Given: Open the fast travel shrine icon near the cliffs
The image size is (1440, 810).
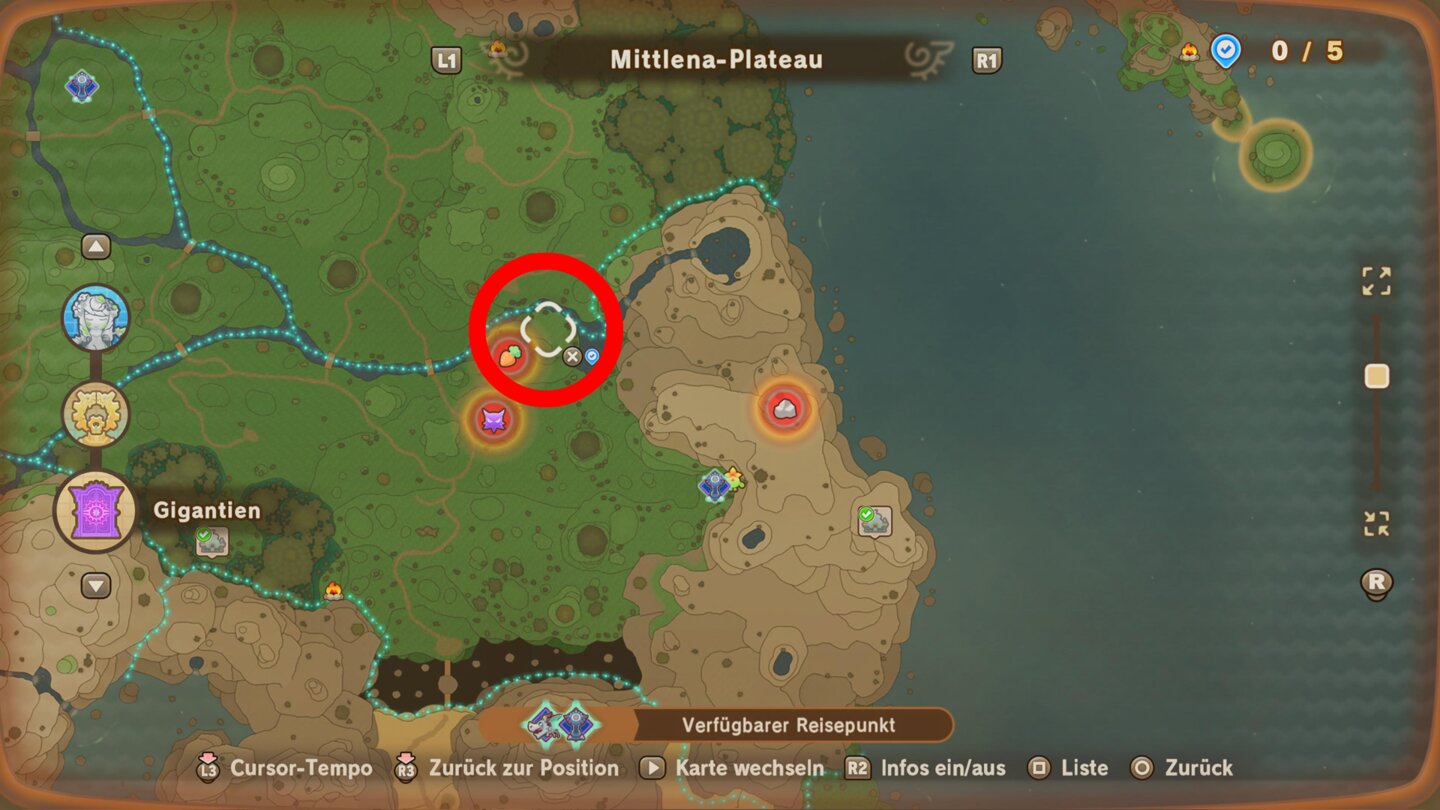Looking at the screenshot, I should coord(713,485).
